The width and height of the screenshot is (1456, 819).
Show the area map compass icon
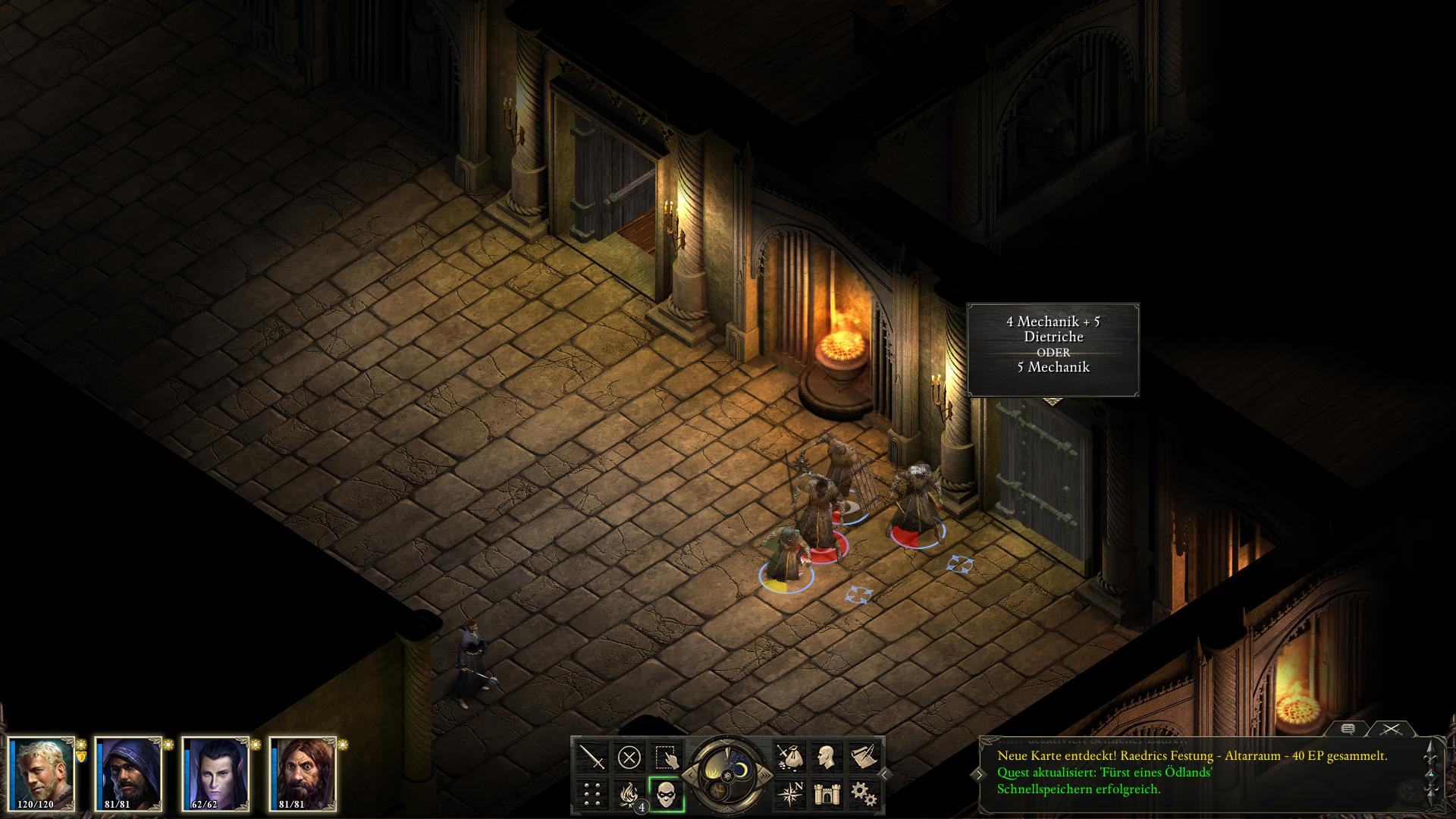[x=789, y=794]
